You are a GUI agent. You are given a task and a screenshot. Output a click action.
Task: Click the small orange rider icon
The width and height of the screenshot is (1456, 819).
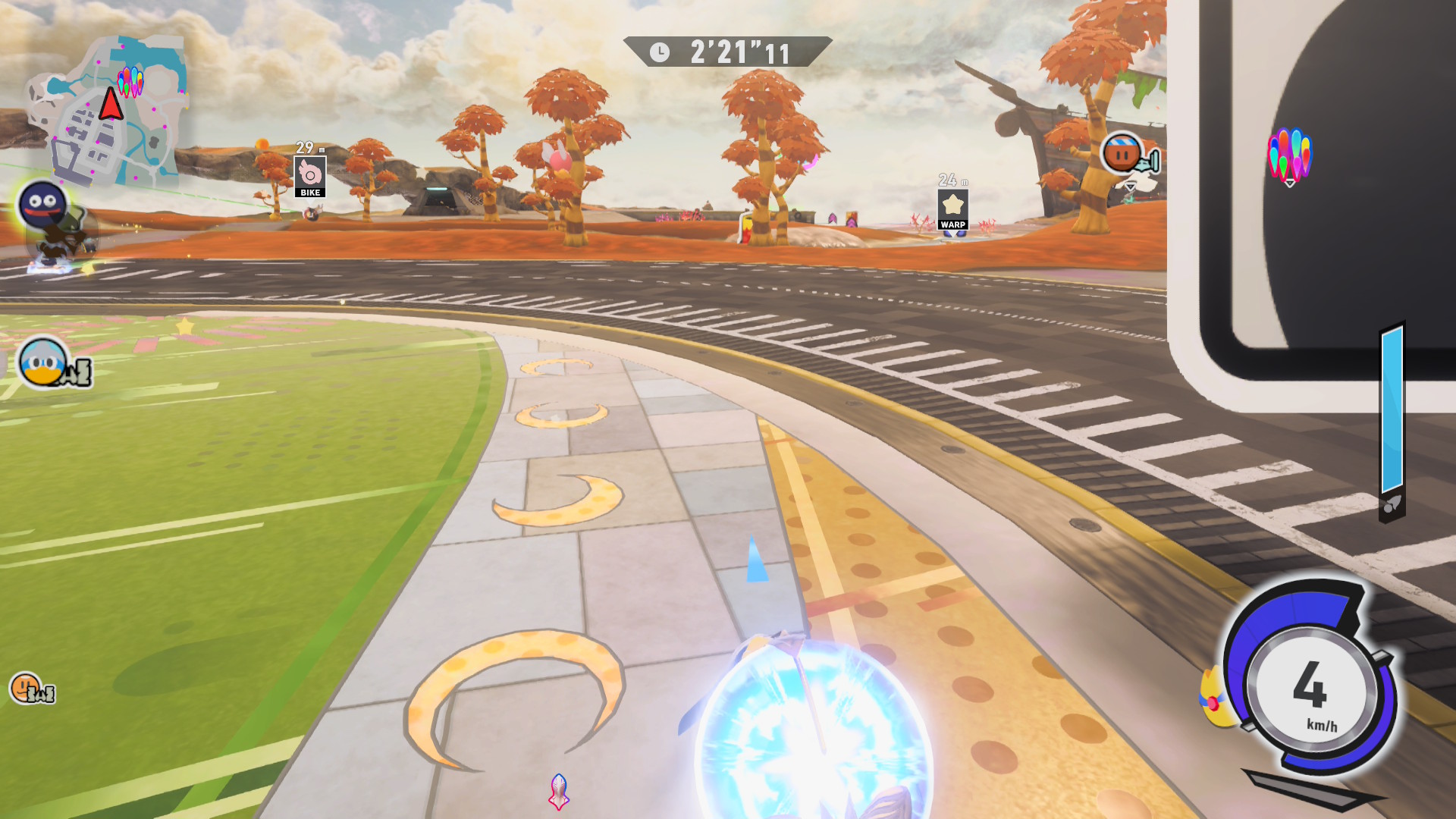(26, 688)
